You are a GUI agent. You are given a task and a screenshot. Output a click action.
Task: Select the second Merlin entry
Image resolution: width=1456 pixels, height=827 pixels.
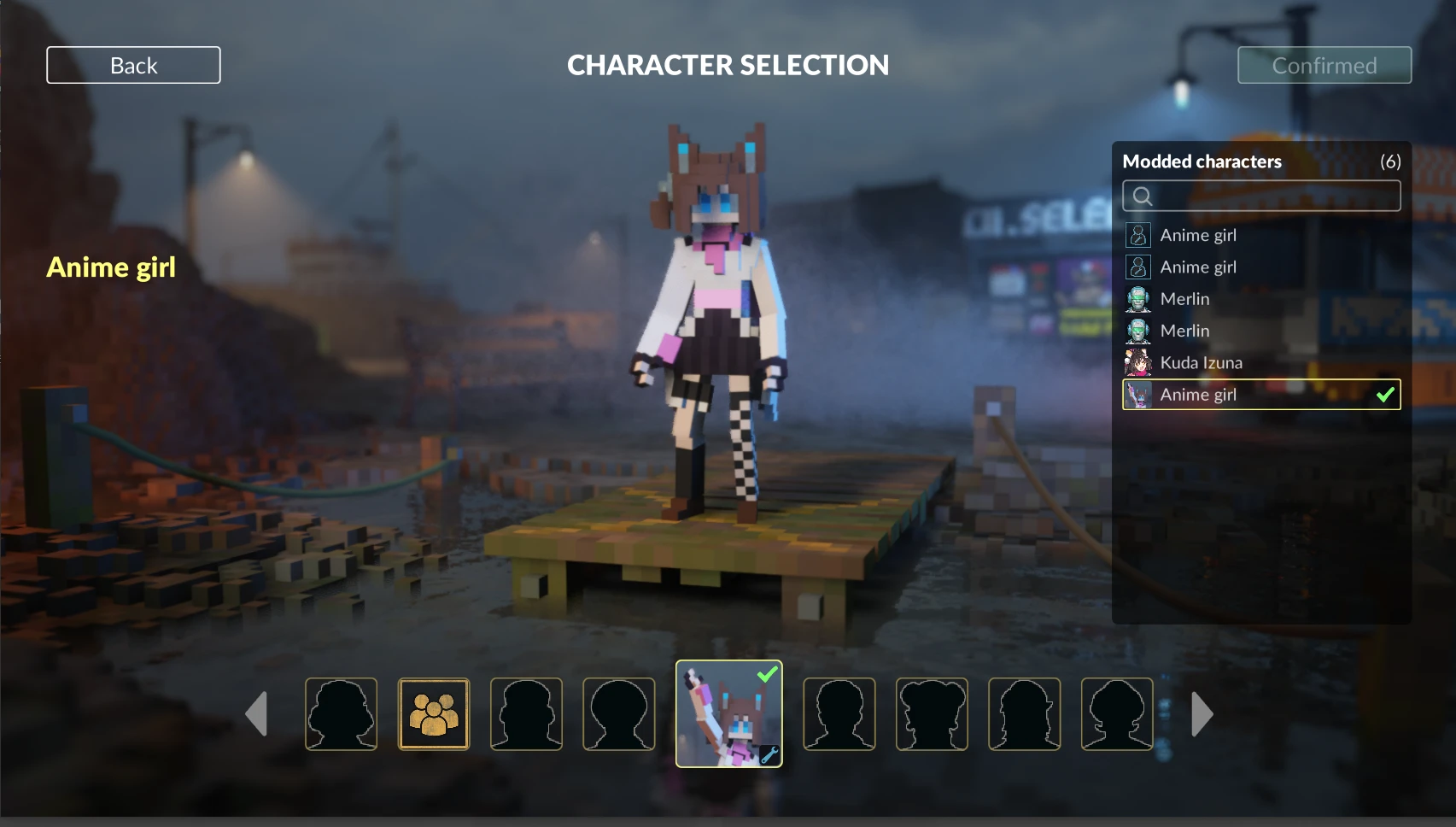tap(1184, 331)
